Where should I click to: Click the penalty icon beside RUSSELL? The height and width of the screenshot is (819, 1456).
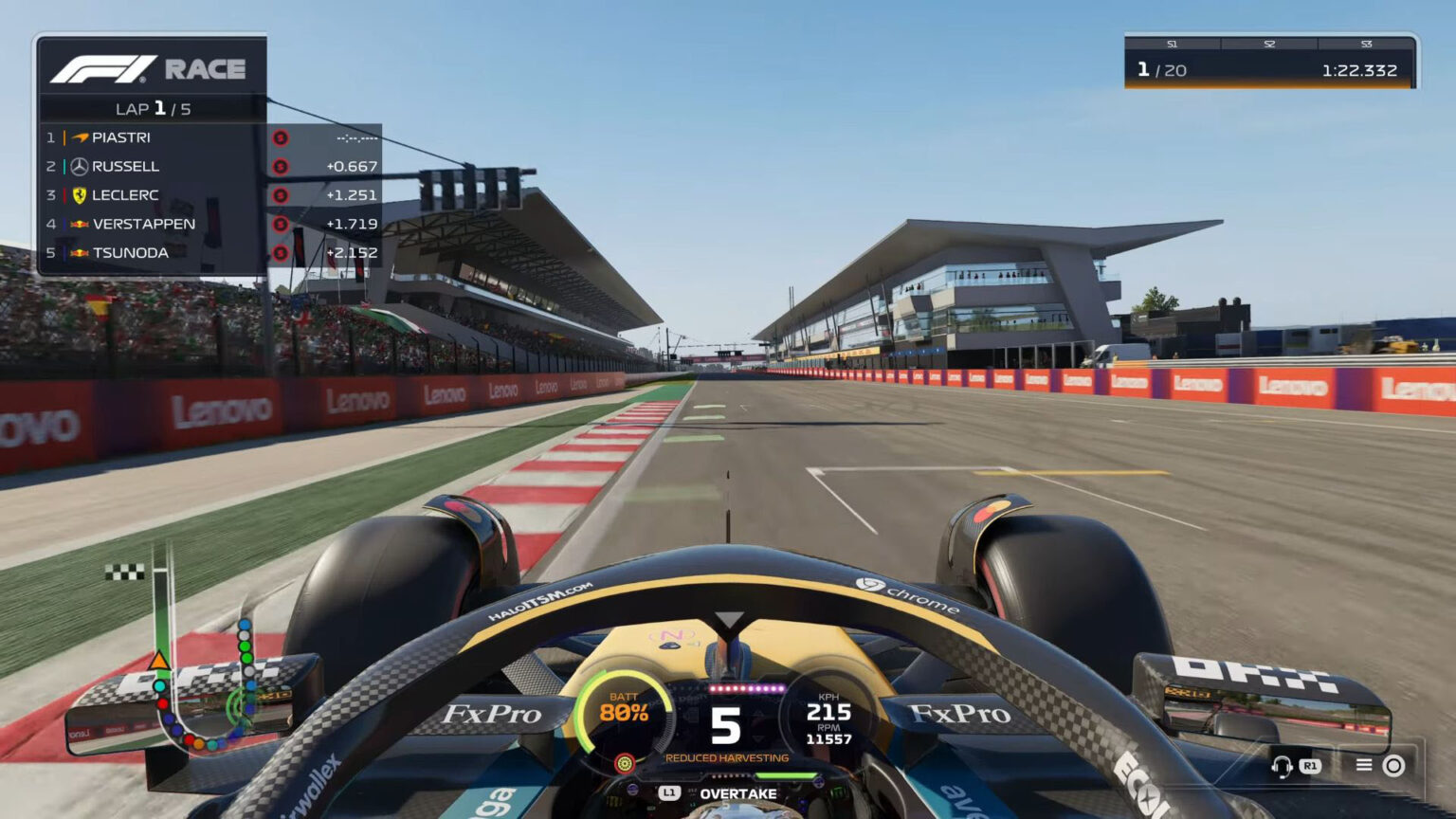click(x=280, y=166)
